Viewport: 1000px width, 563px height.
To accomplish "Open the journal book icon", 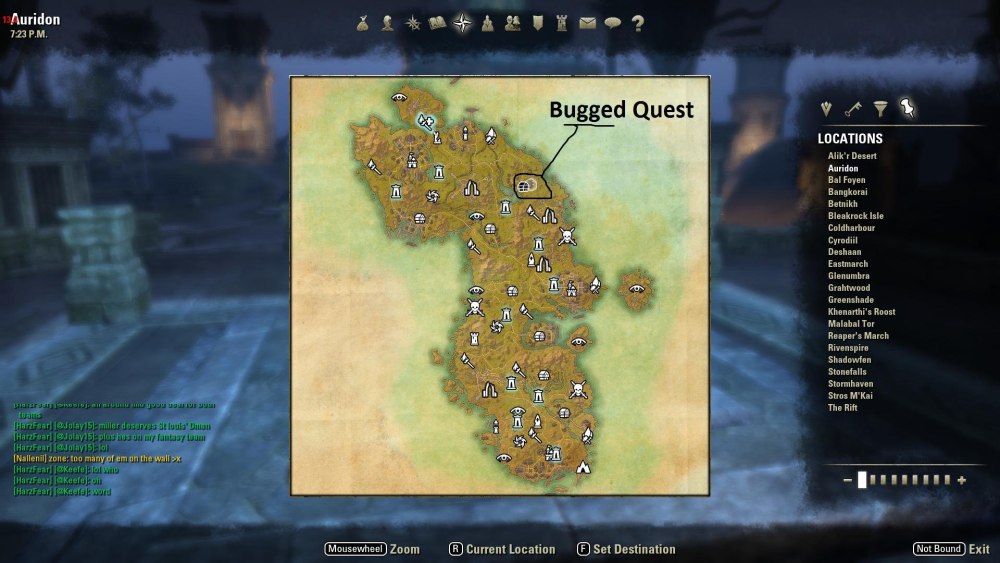I will [x=437, y=24].
